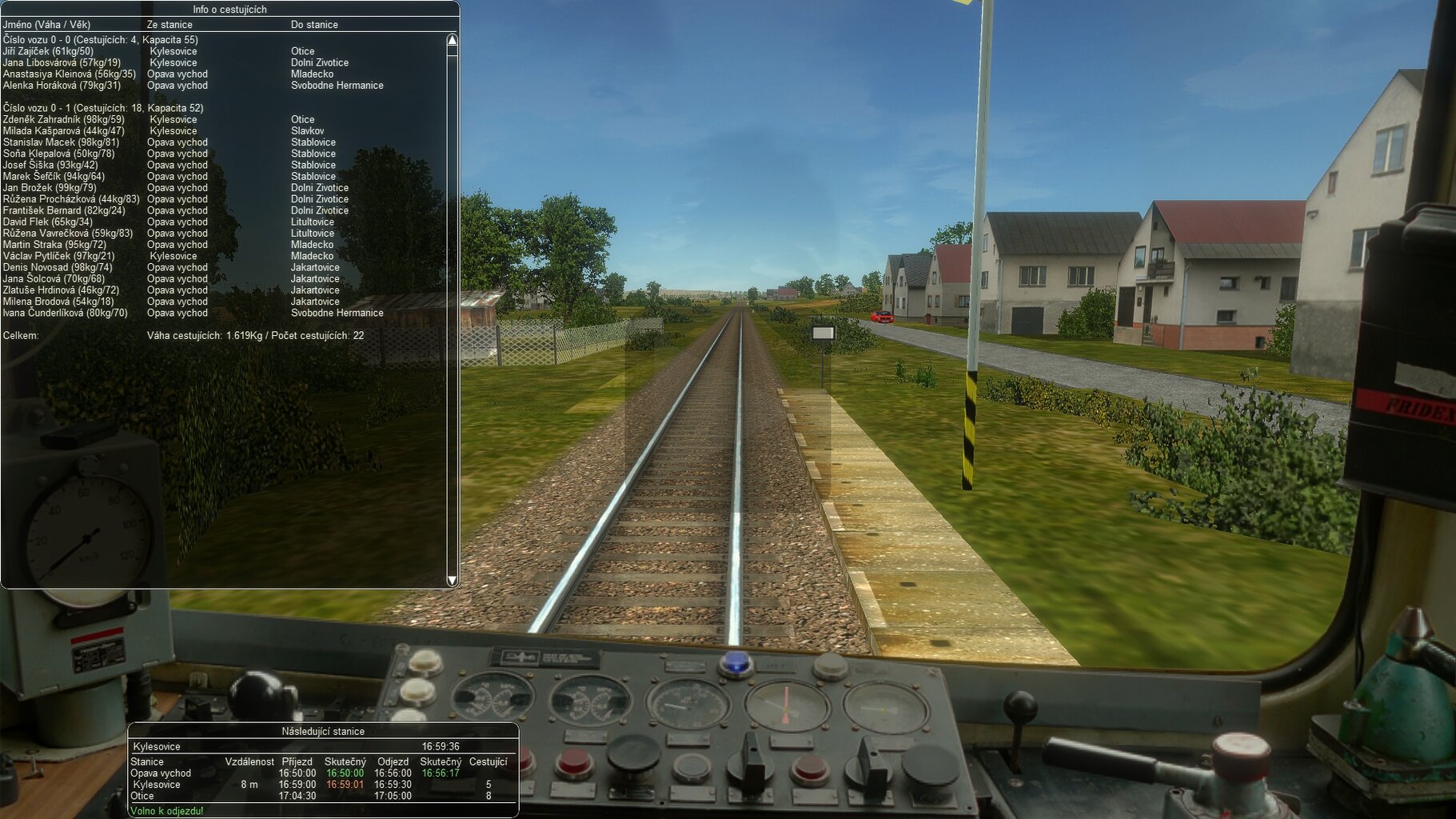This screenshot has height=819, width=1456.
Task: Click the Následující stanice panel title bar
Action: click(322, 731)
